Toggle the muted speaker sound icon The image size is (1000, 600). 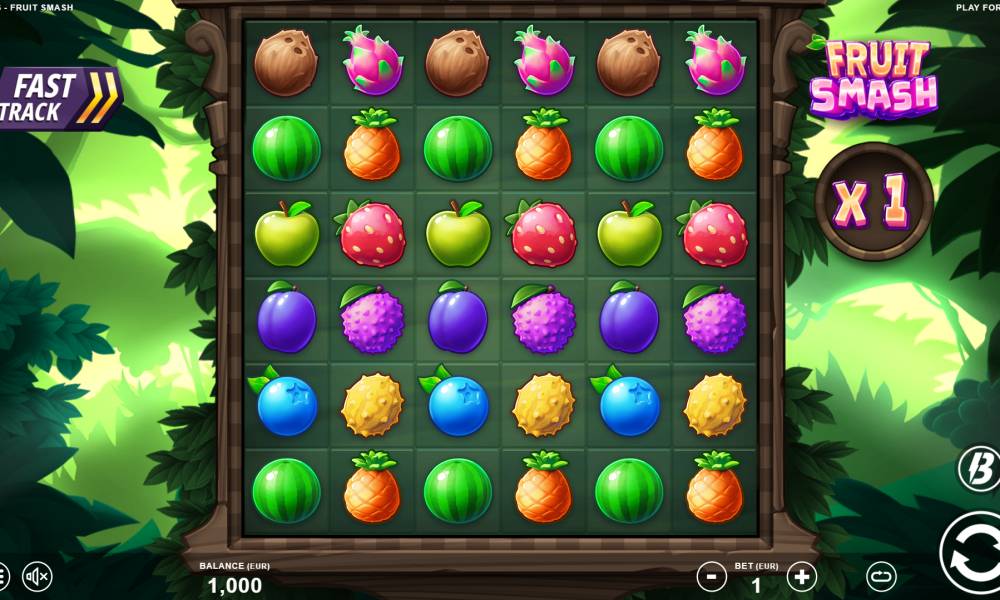(37, 577)
